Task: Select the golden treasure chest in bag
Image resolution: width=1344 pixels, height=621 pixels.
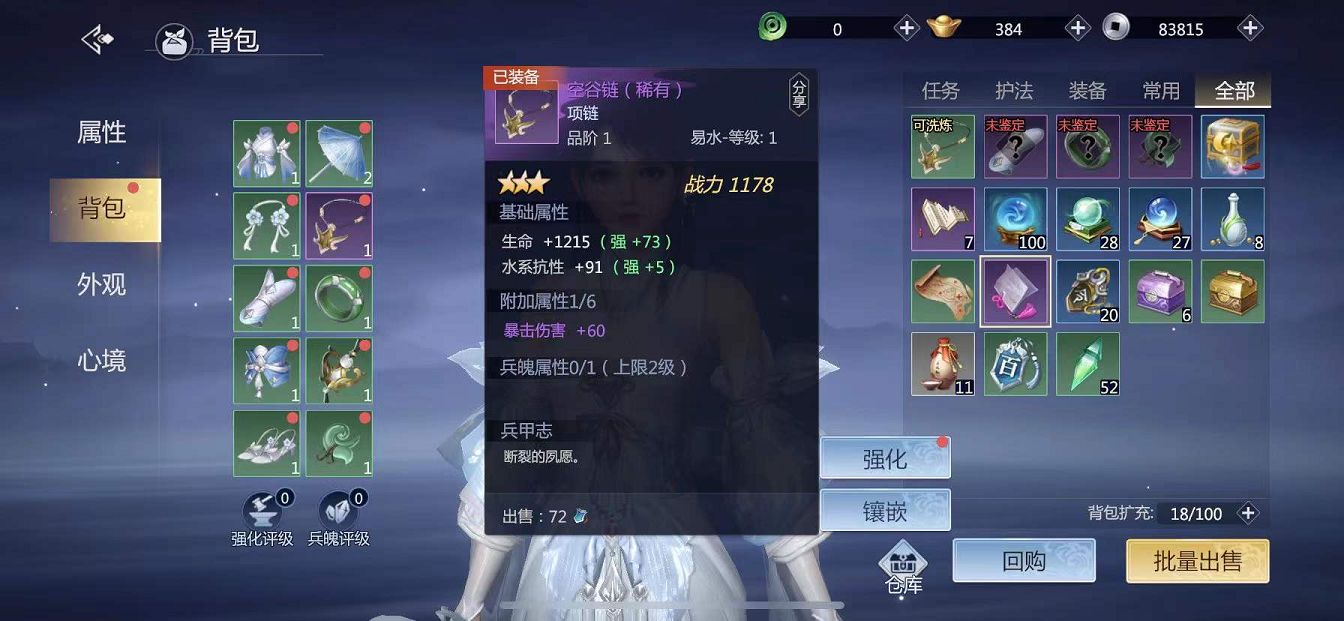Action: pos(1232,292)
